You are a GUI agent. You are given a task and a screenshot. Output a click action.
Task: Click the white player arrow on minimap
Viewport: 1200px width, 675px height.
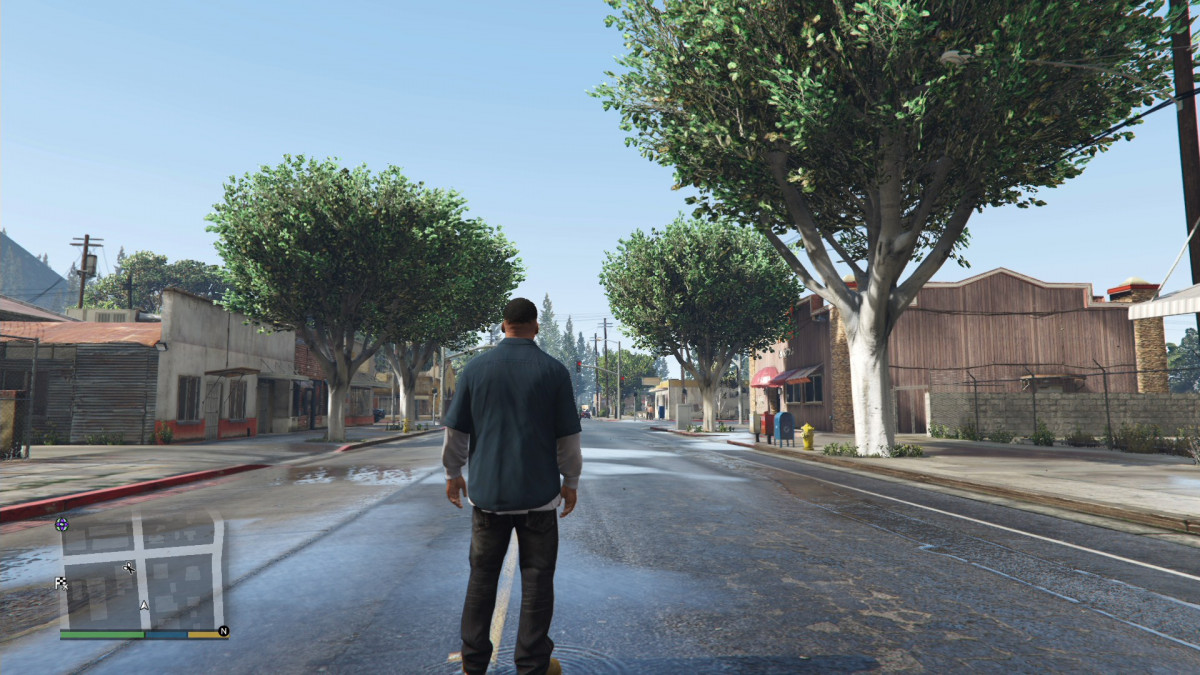(x=144, y=605)
